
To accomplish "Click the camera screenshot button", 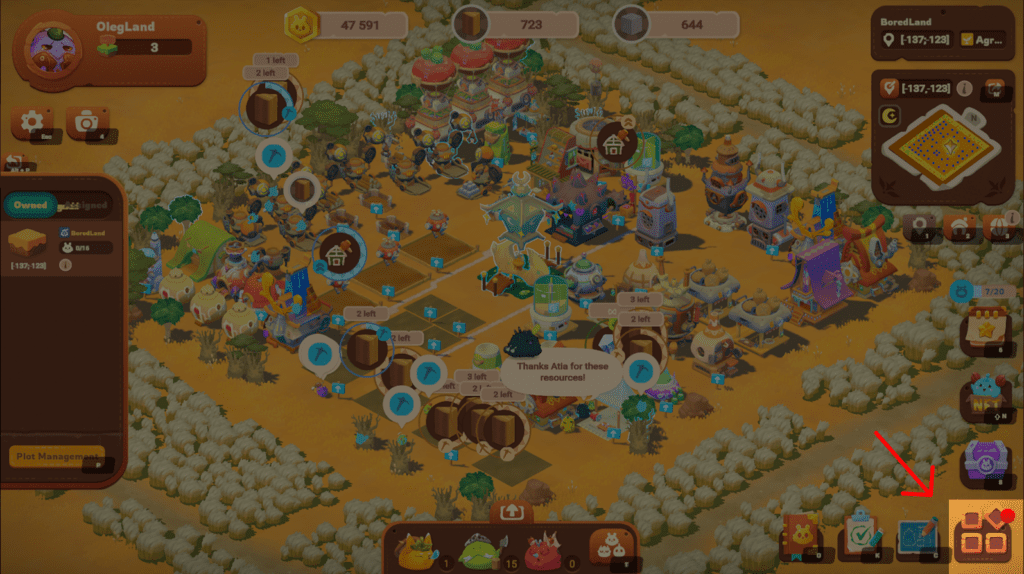I will pos(87,122).
